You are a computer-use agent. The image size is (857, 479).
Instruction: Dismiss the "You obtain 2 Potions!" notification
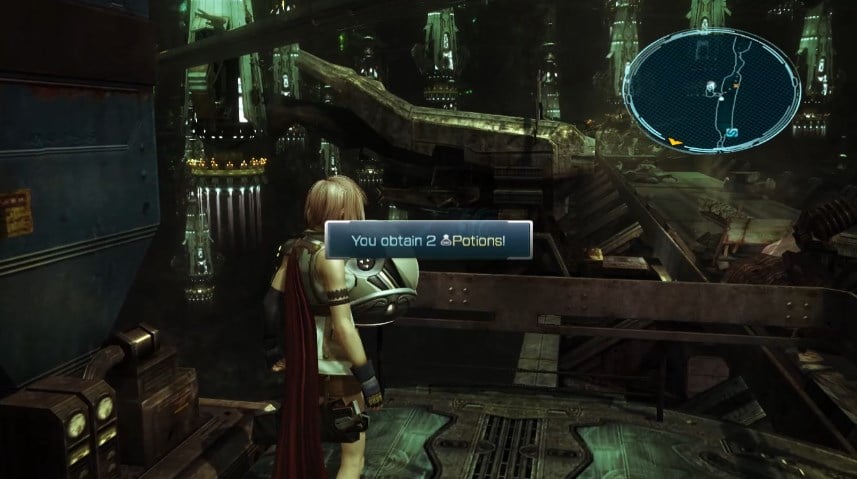428,240
